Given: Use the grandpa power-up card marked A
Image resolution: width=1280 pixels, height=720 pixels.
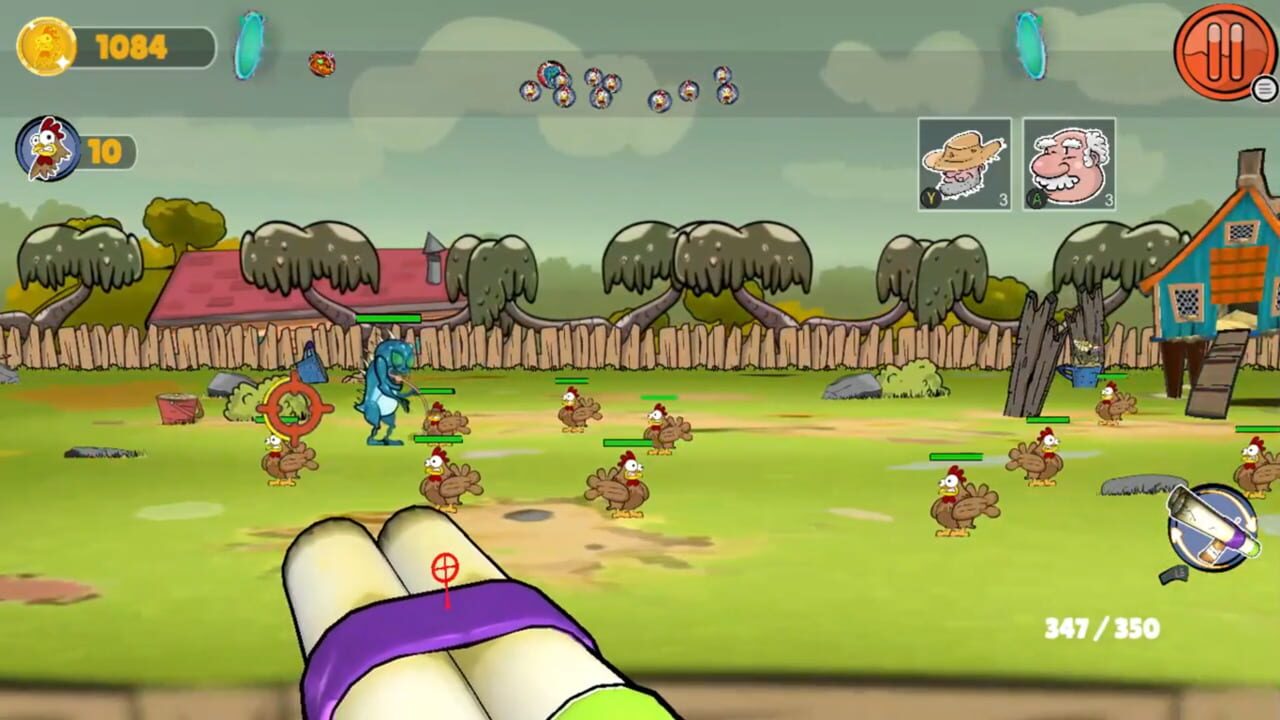Looking at the screenshot, I should [1070, 163].
